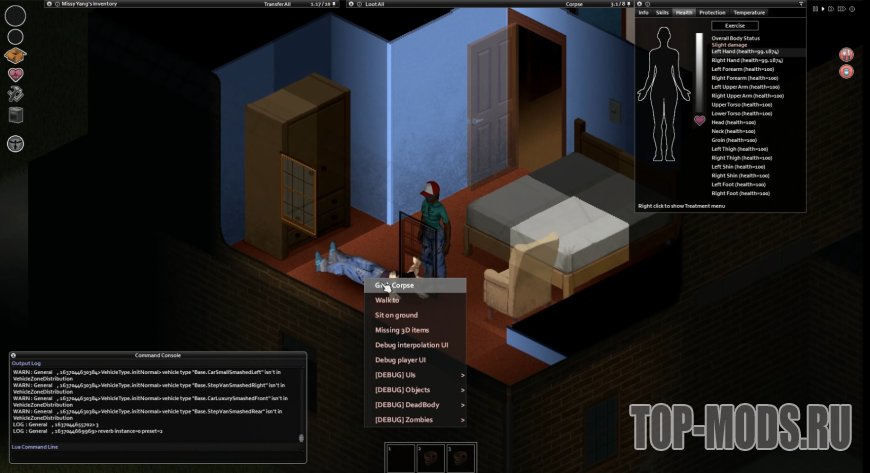Viewport: 870px width, 473px height.
Task: Close the Command Console window
Action: [x=15, y=355]
